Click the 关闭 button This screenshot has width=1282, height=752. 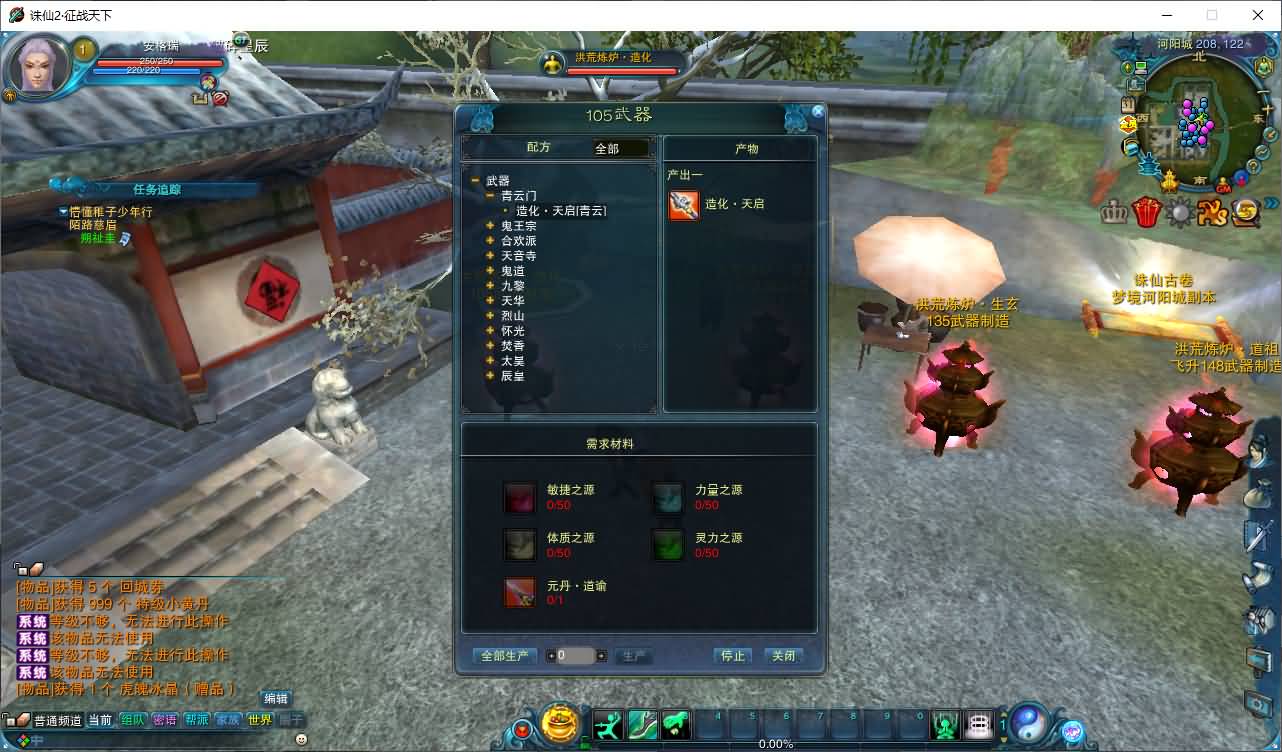click(783, 656)
